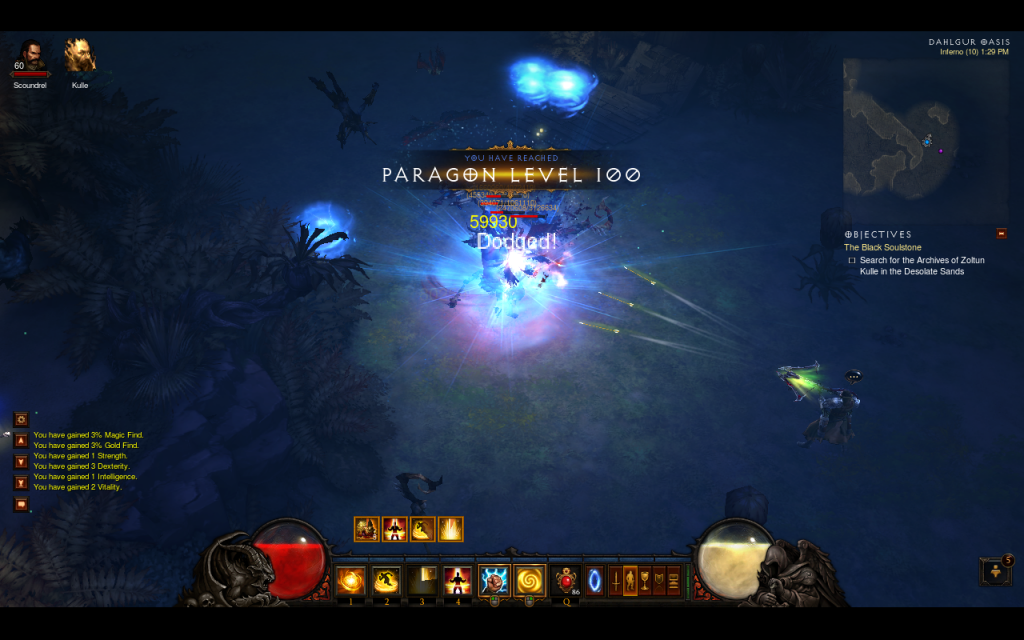Jump to bottom of chat log
Image resolution: width=1024 pixels, height=640 pixels.
(x=20, y=483)
